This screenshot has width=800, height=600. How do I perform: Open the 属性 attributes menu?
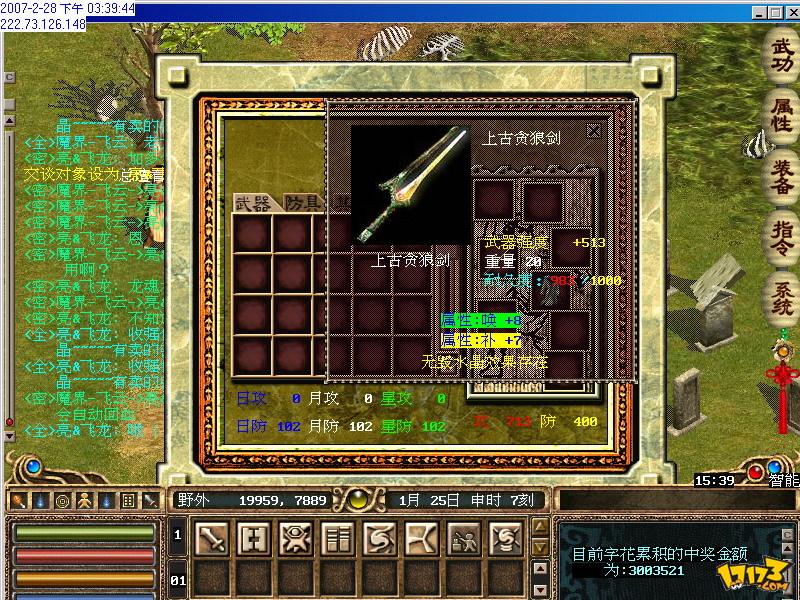781,115
